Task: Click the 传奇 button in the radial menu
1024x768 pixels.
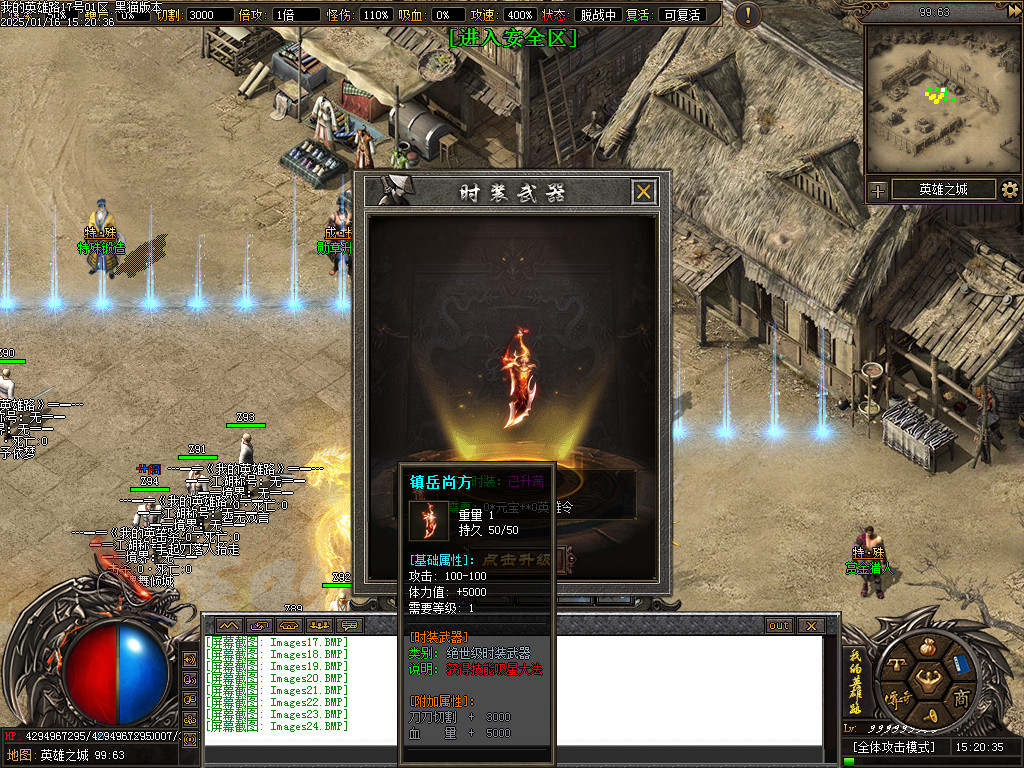Action: (894, 697)
